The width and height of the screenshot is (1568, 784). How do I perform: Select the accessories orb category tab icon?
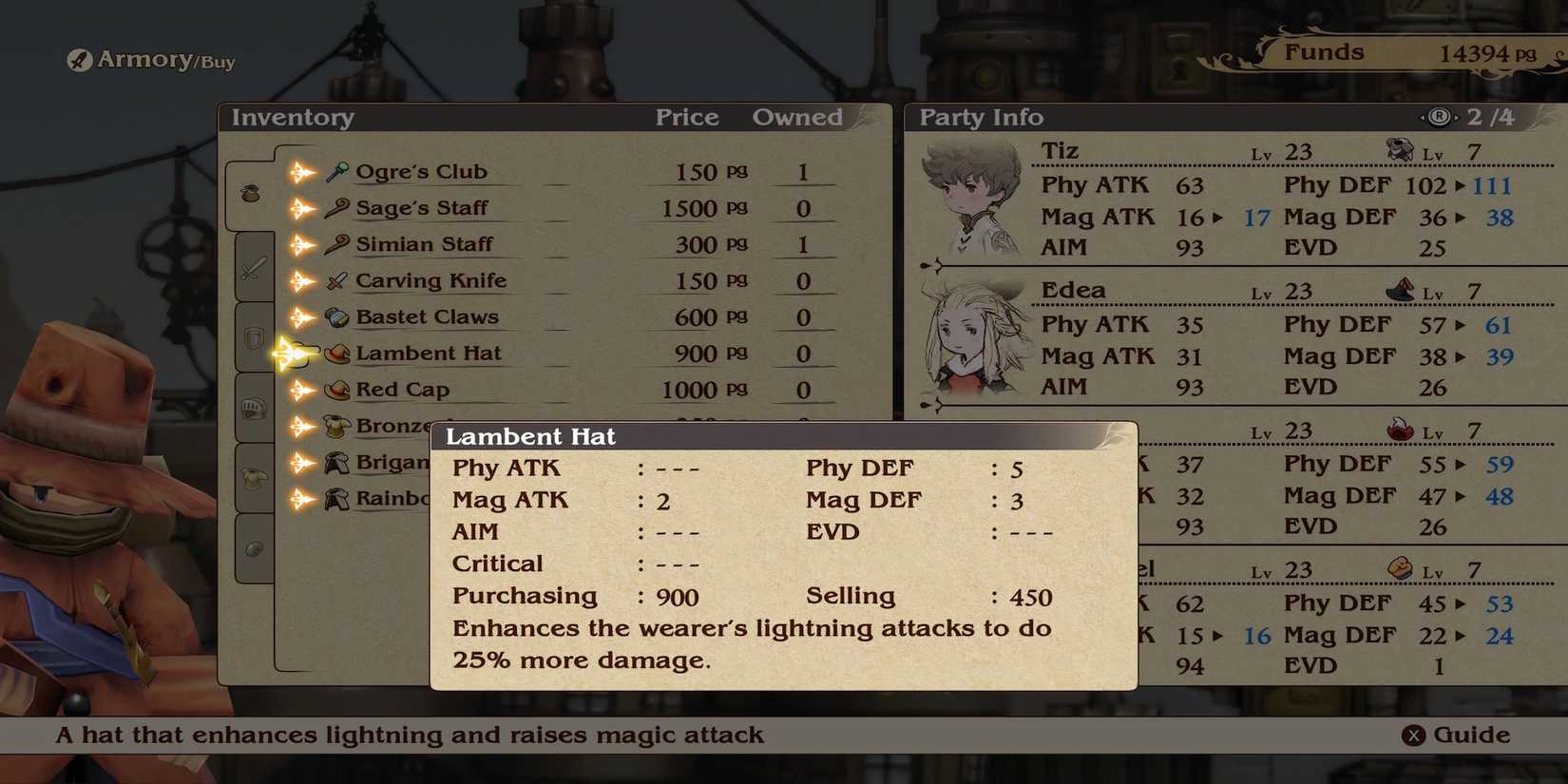click(x=252, y=546)
